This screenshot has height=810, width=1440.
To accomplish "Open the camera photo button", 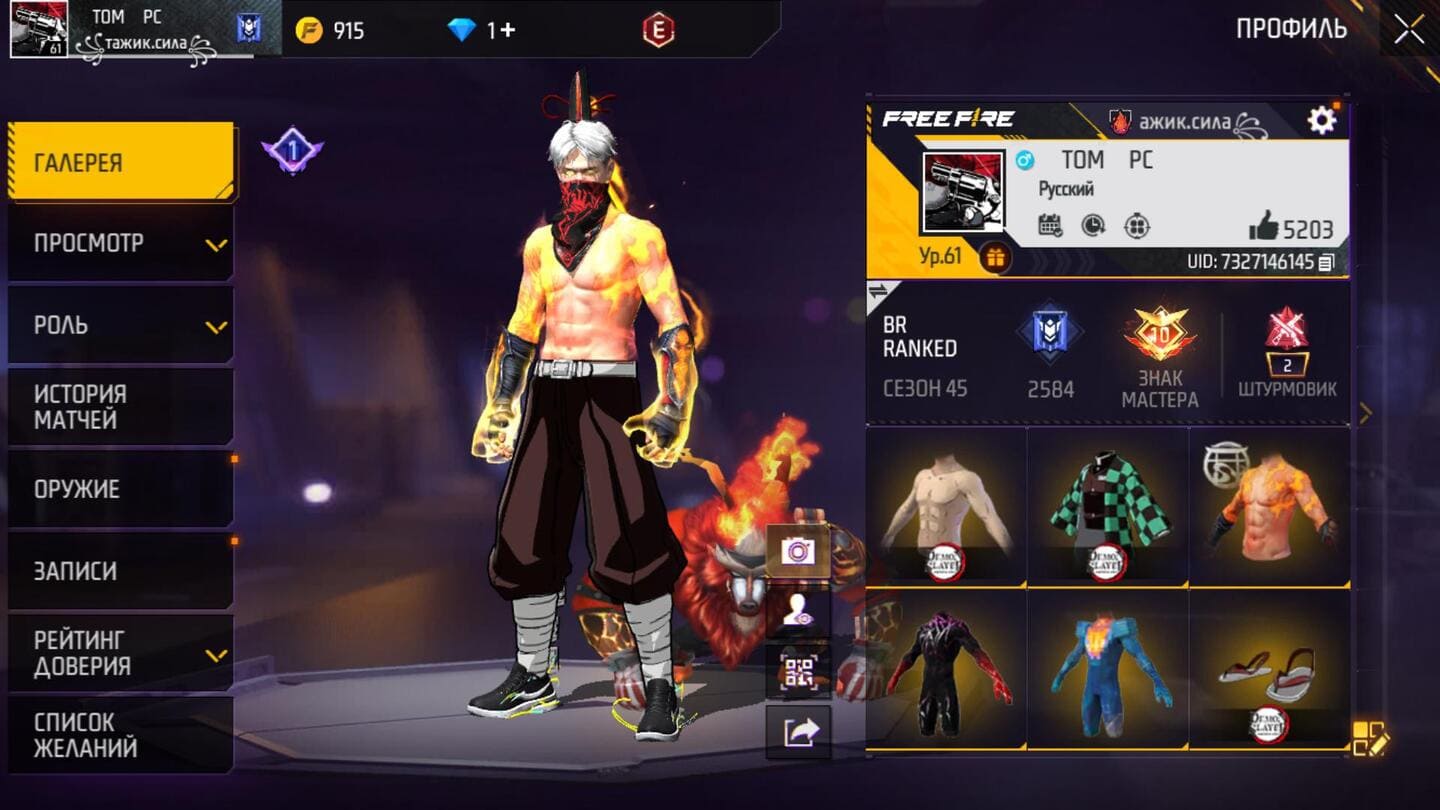I will tap(798, 551).
